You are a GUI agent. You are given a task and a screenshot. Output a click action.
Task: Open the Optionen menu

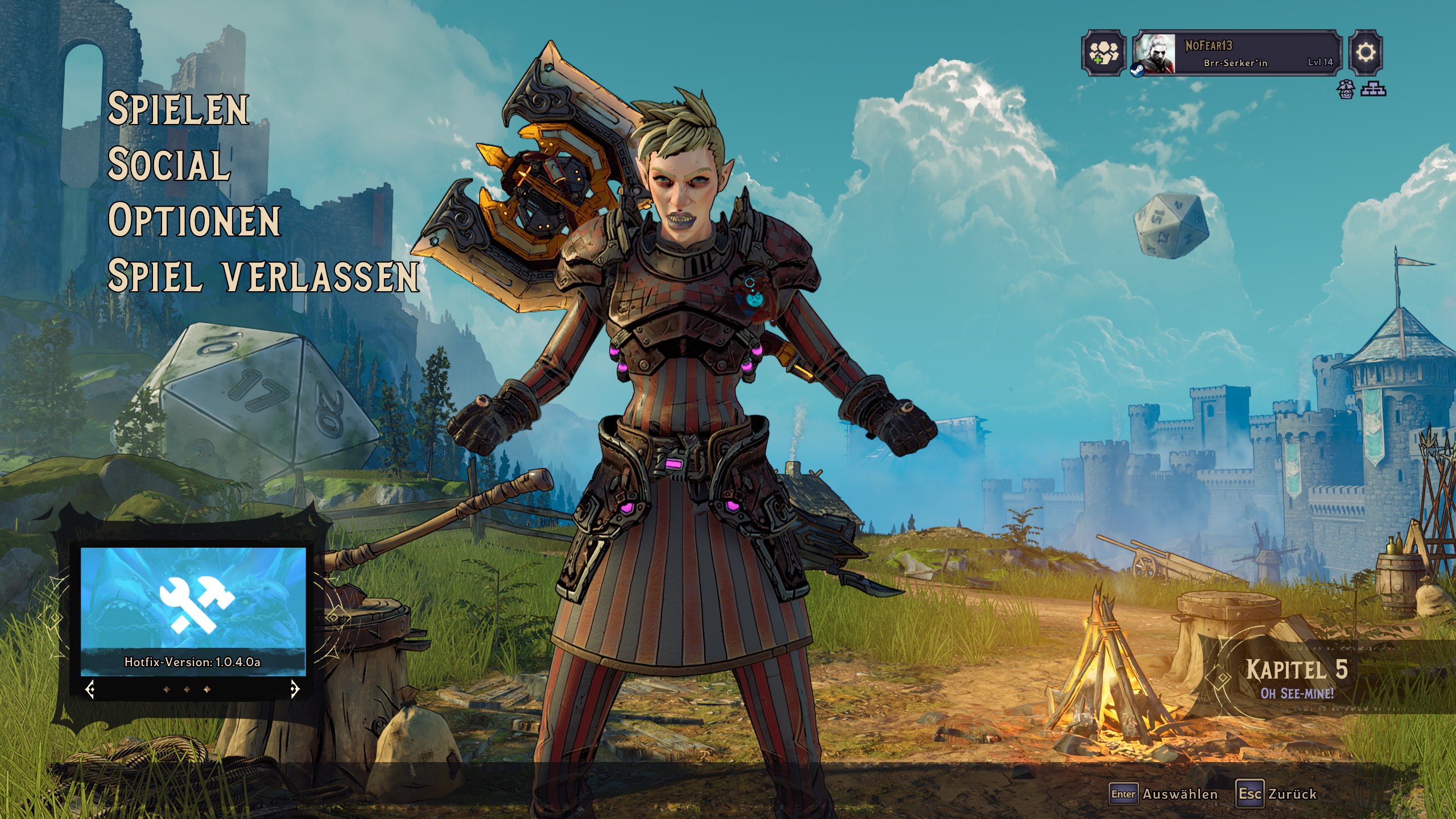(194, 220)
